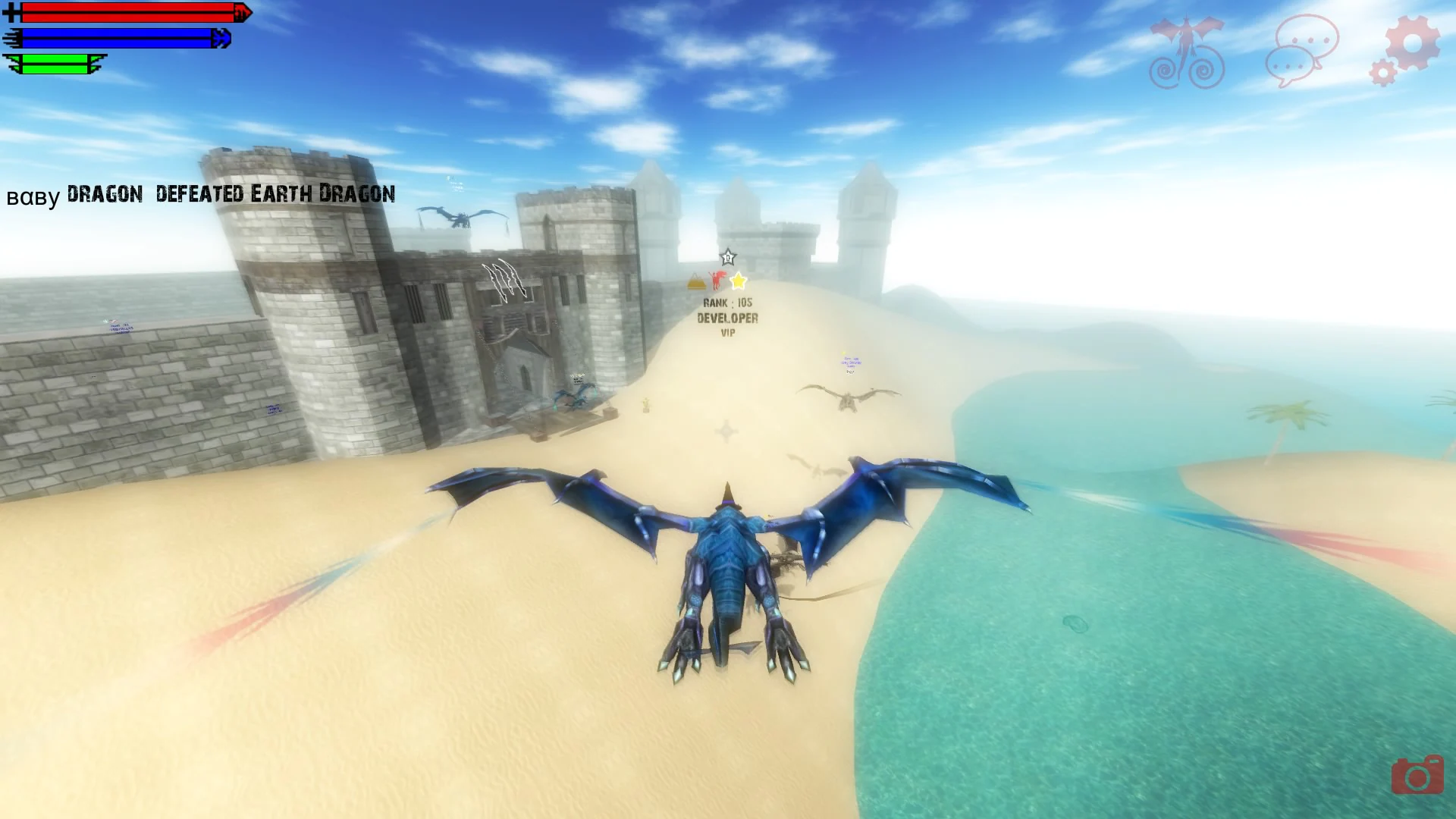Click the Earth Dragon defeat message
This screenshot has width=1456, height=819.
tap(201, 193)
